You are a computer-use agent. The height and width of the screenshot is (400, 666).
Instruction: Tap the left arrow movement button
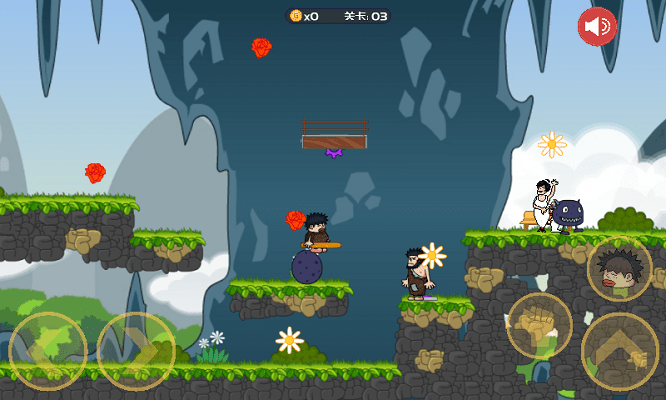pyautogui.click(x=47, y=351)
